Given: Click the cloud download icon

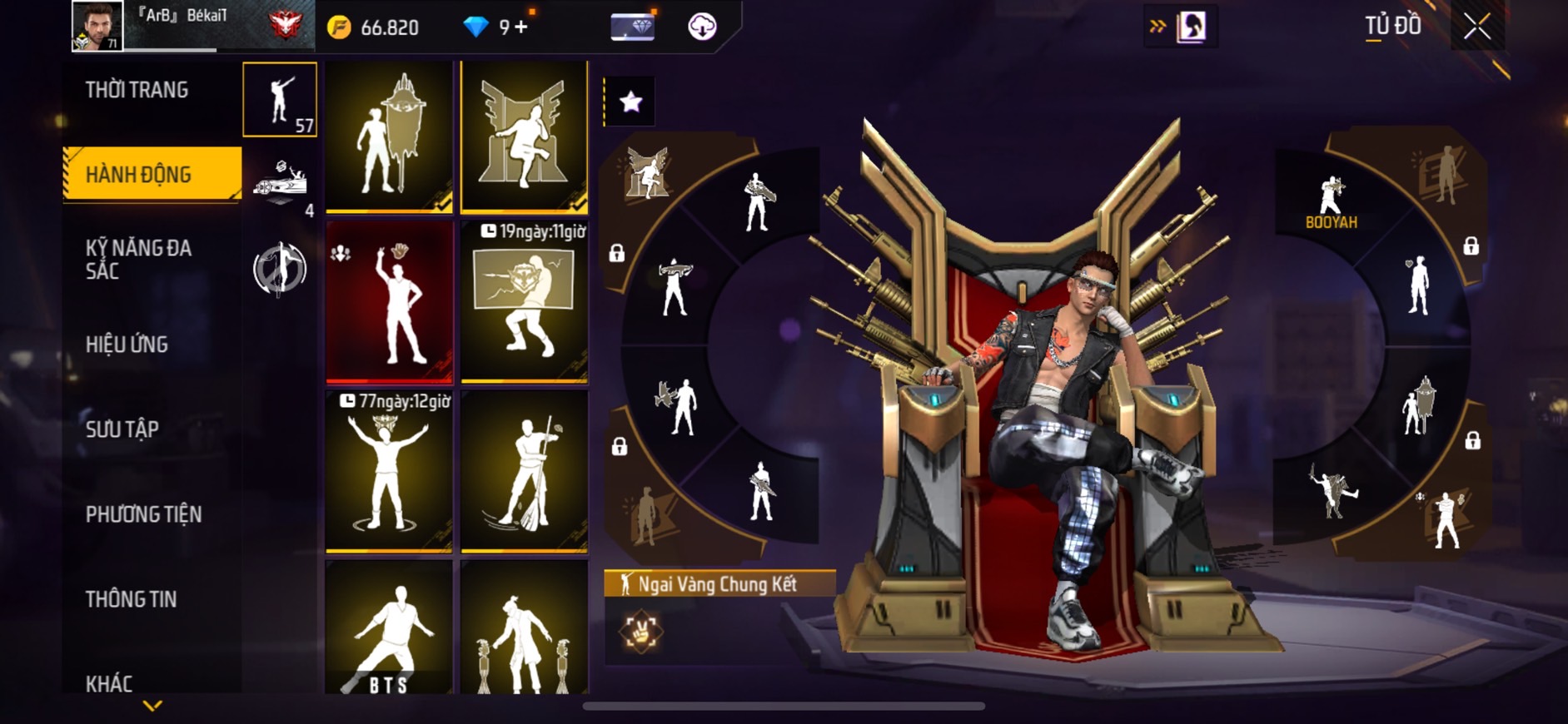Looking at the screenshot, I should (x=702, y=27).
